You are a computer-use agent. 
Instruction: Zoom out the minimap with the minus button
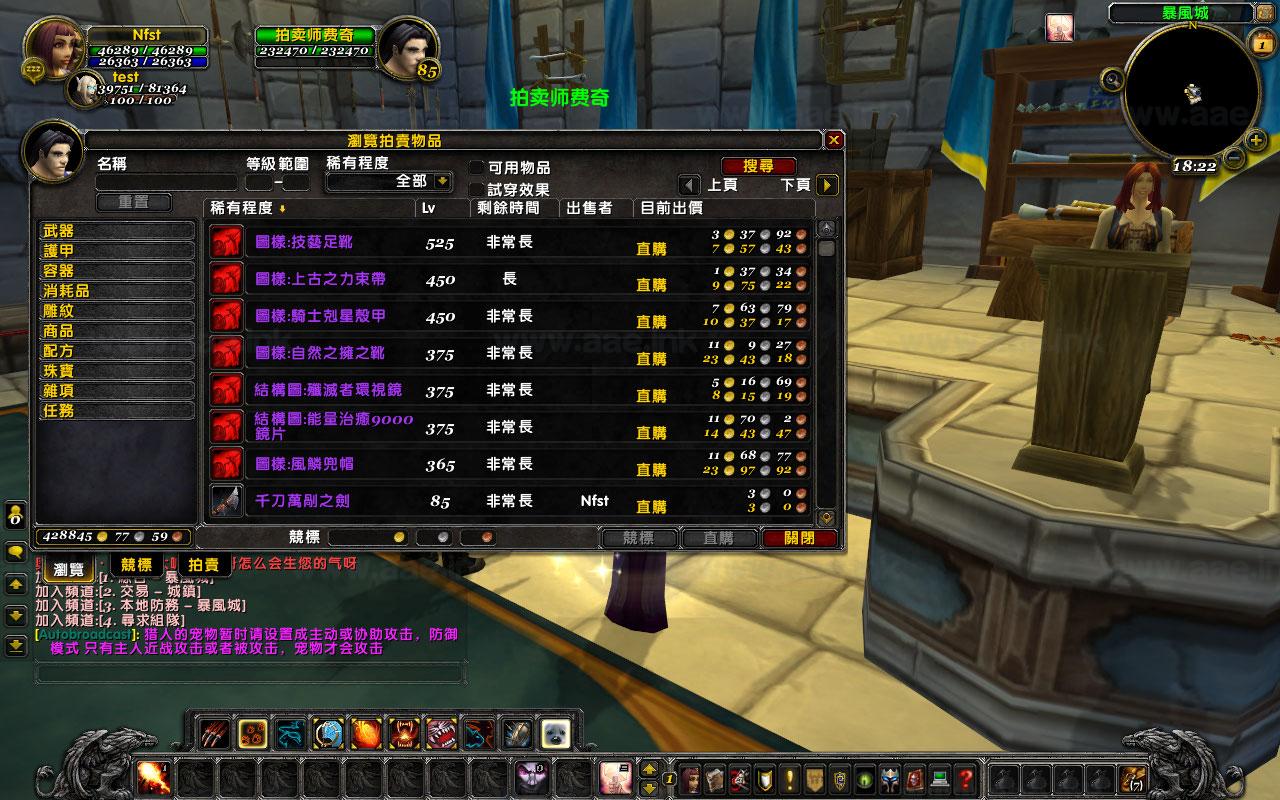(1233, 158)
